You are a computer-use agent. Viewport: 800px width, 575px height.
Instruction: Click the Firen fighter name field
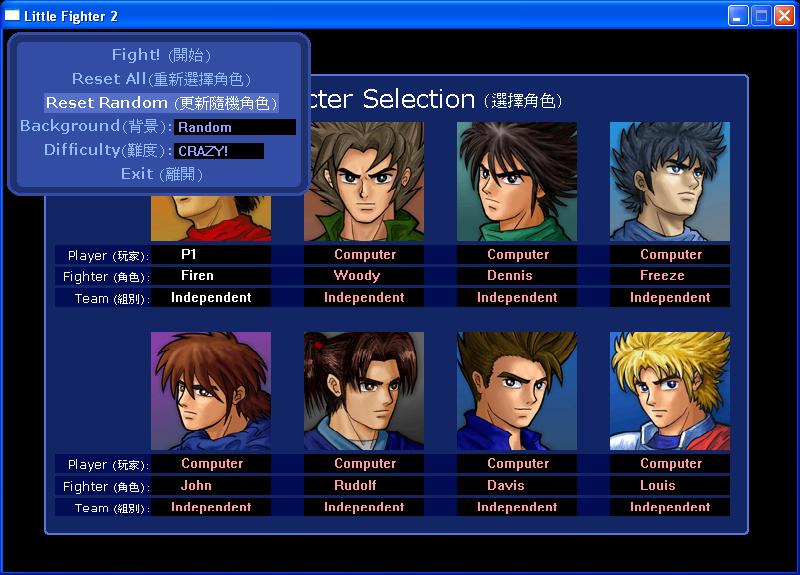[211, 276]
